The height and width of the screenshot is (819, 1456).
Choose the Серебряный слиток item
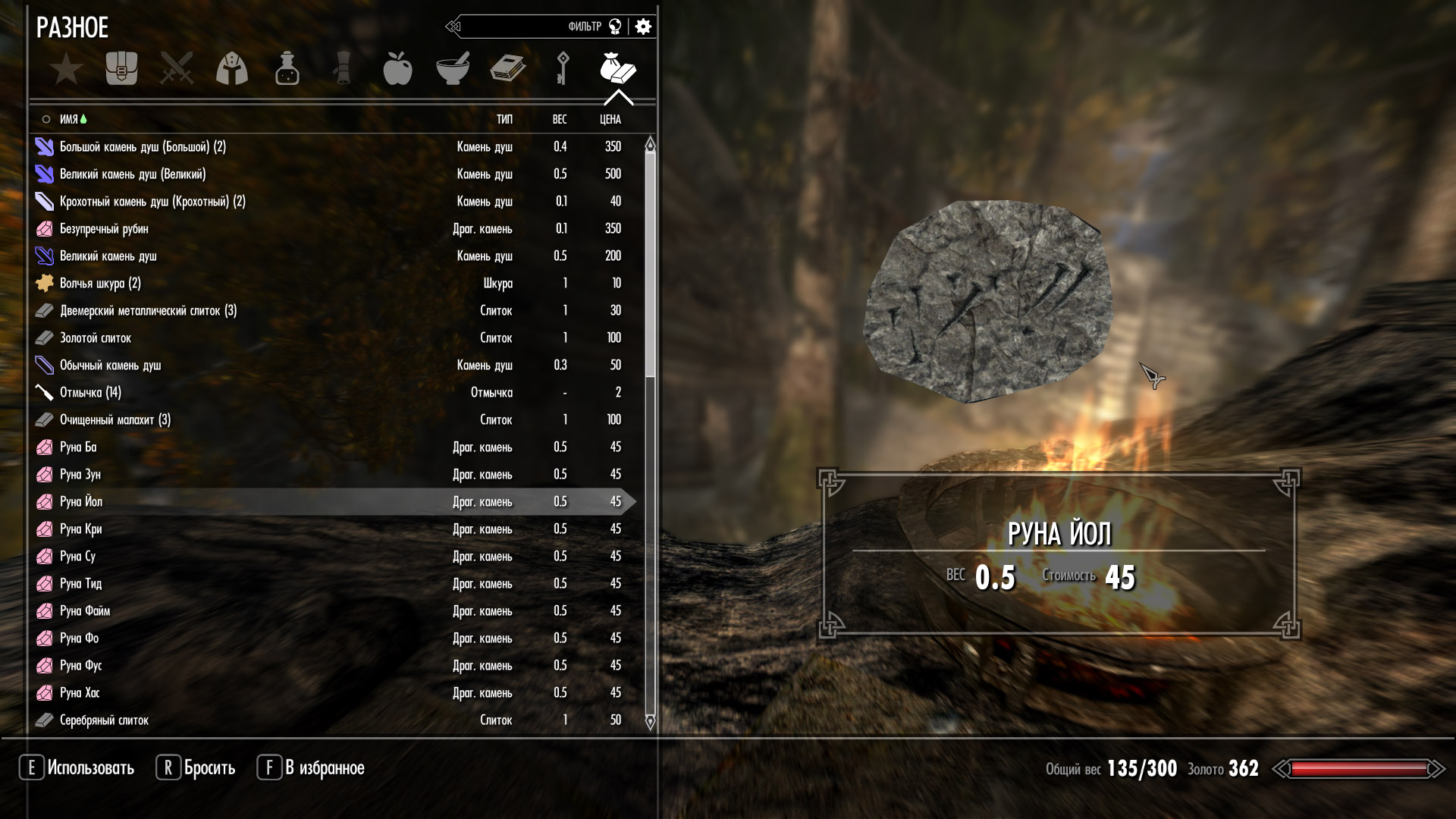click(x=104, y=720)
